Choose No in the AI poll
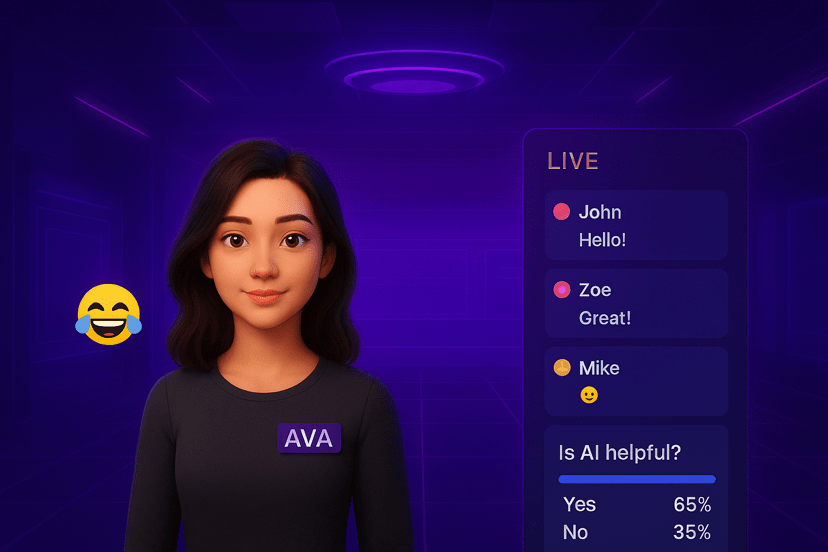The image size is (828, 552). point(636,532)
